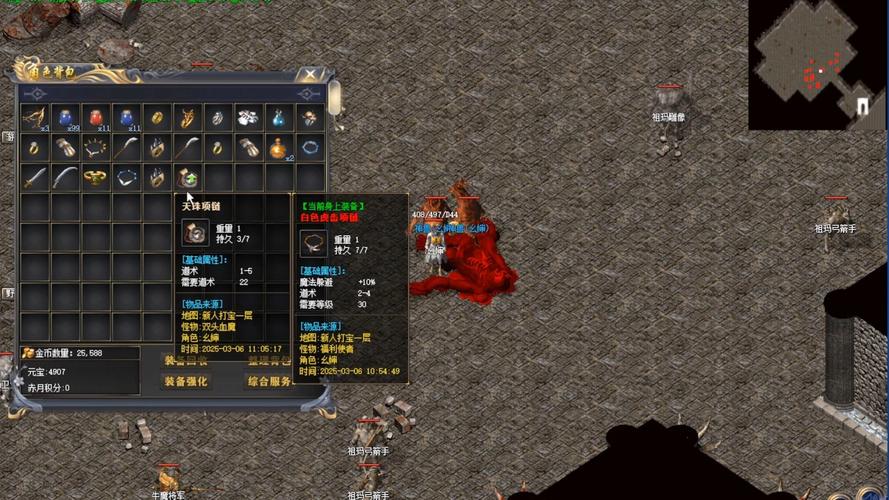Select the red potion stack of 11
889x500 pixels.
pos(97,118)
